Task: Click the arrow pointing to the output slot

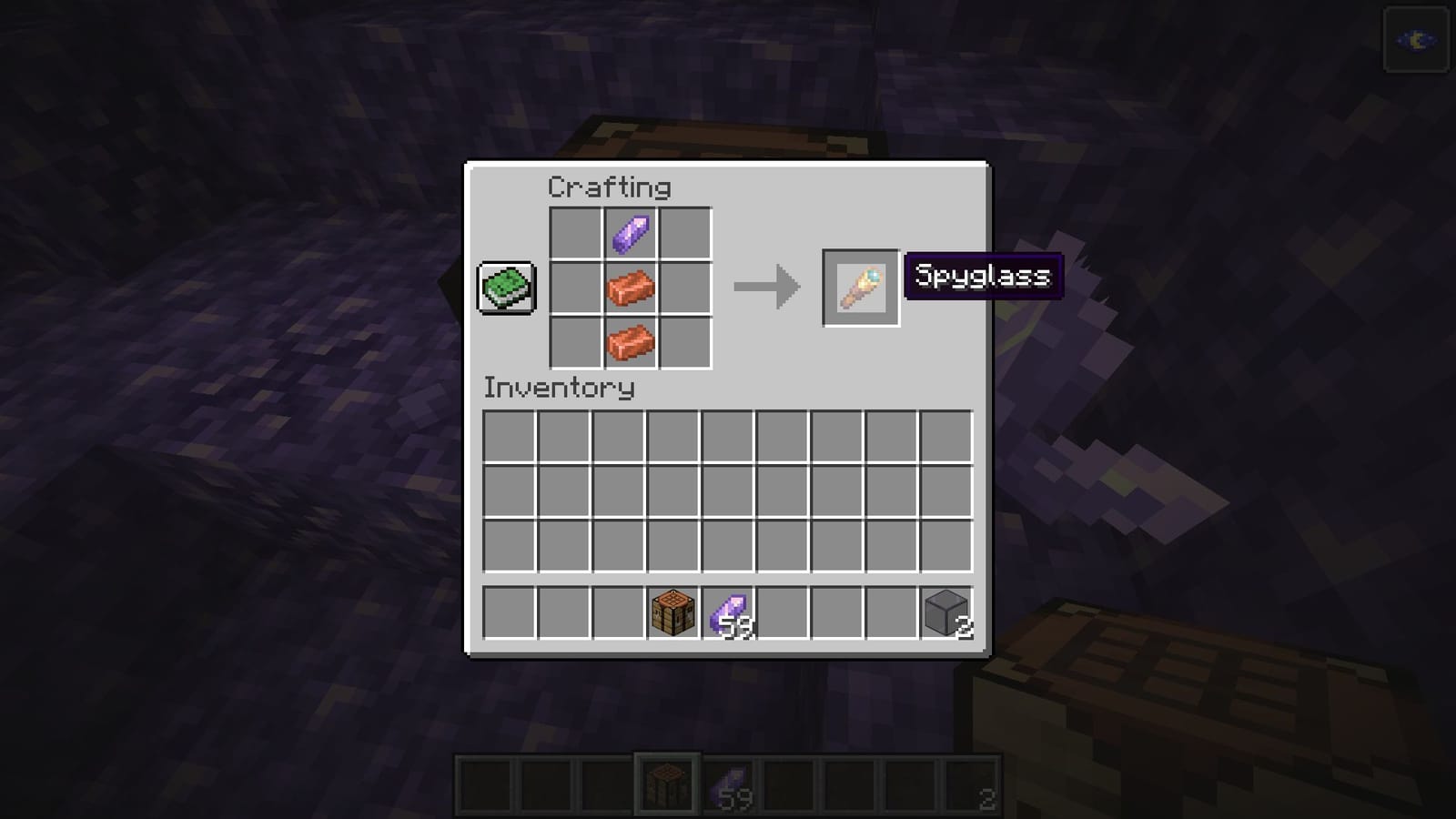Action: tap(765, 288)
